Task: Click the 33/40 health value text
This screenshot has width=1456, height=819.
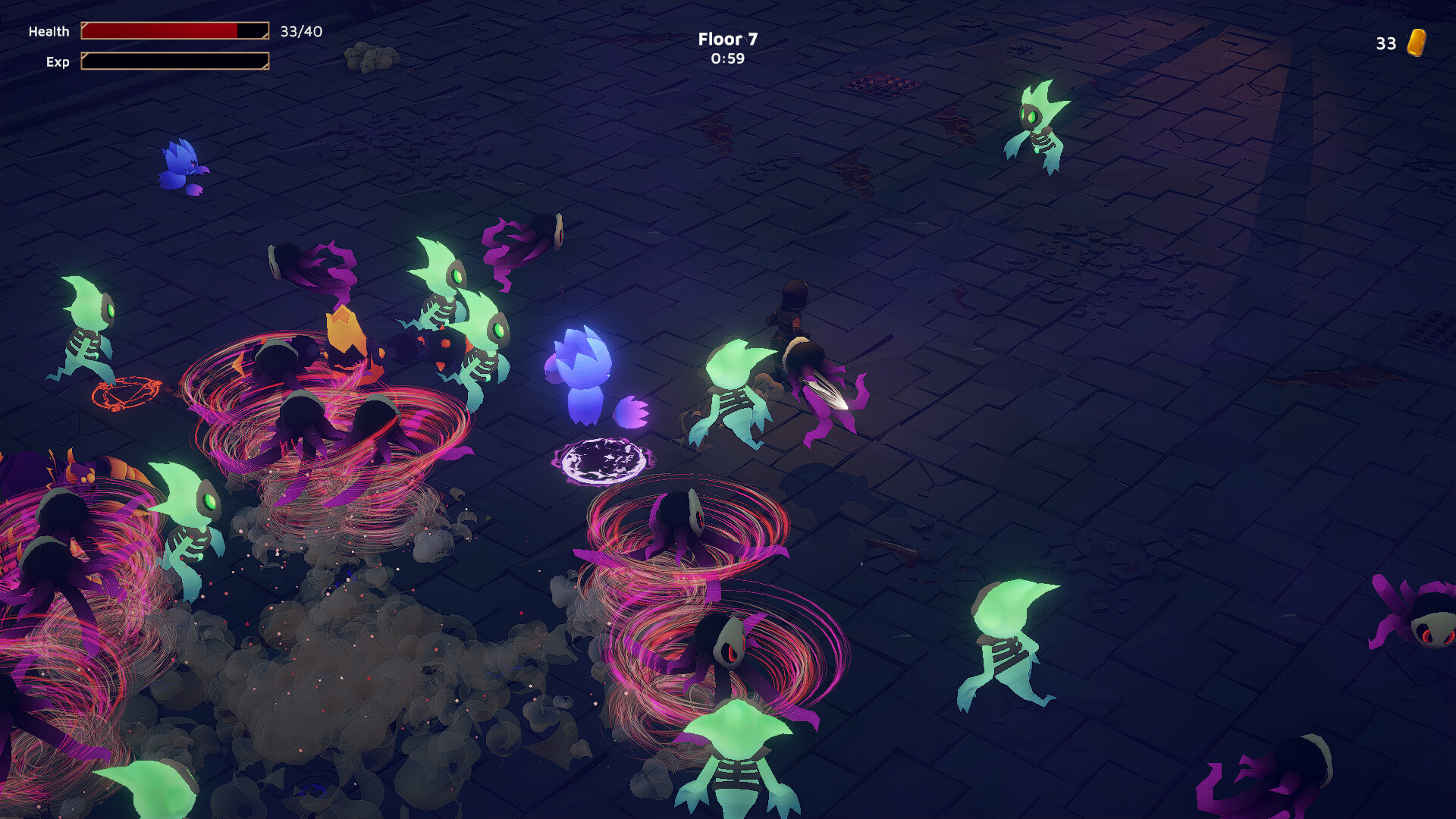Action: [301, 32]
